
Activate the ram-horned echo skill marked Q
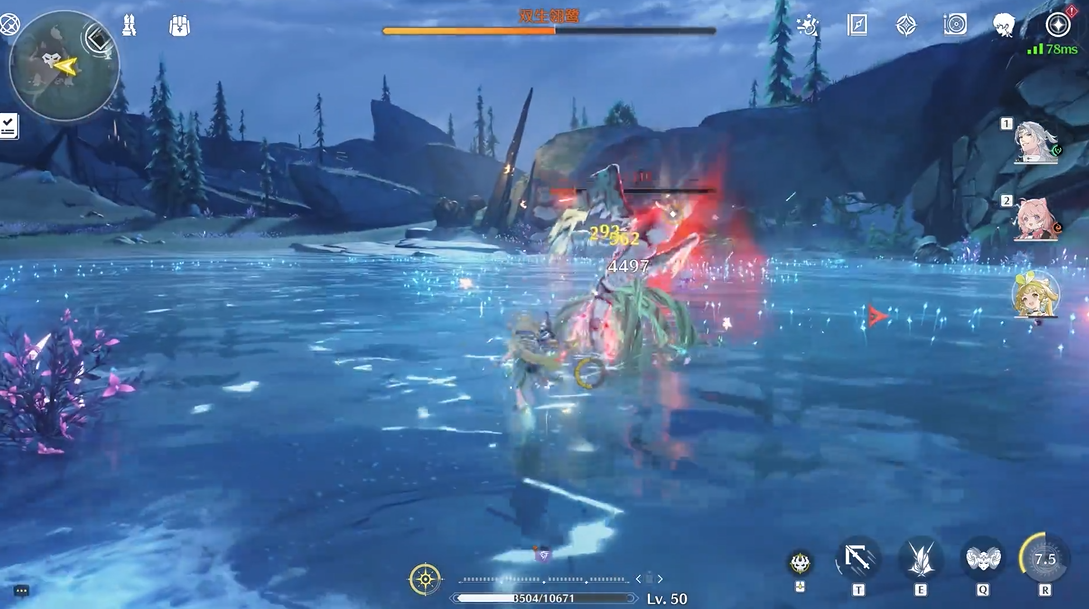(x=982, y=559)
